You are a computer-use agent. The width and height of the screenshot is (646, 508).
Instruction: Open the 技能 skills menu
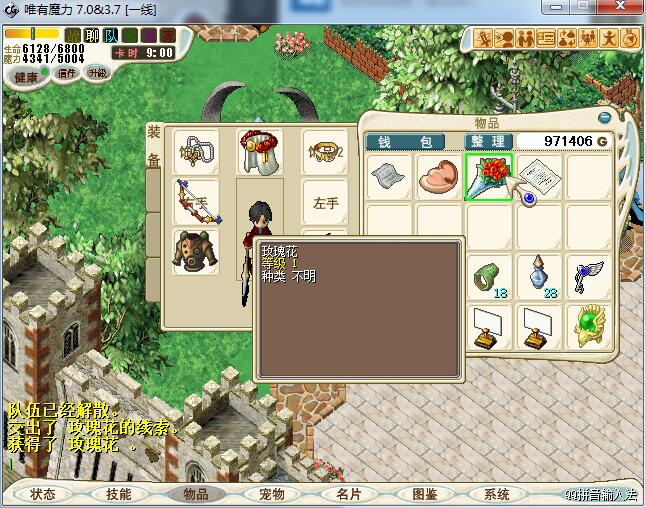pyautogui.click(x=119, y=494)
